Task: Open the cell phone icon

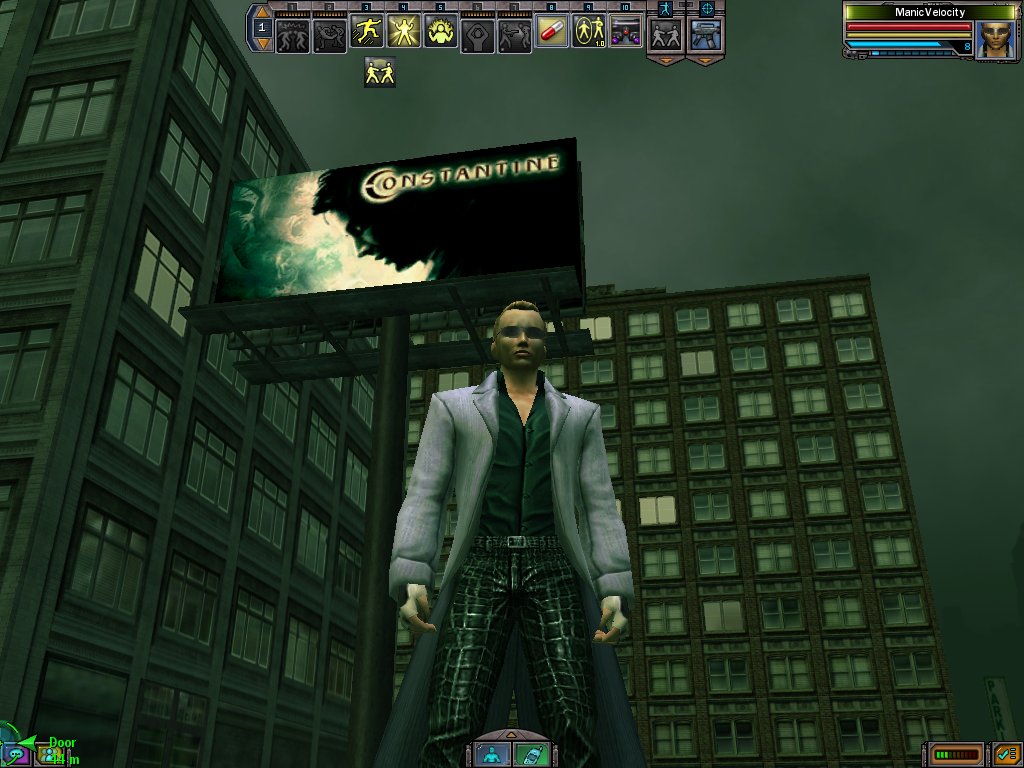Action: pyautogui.click(x=529, y=753)
